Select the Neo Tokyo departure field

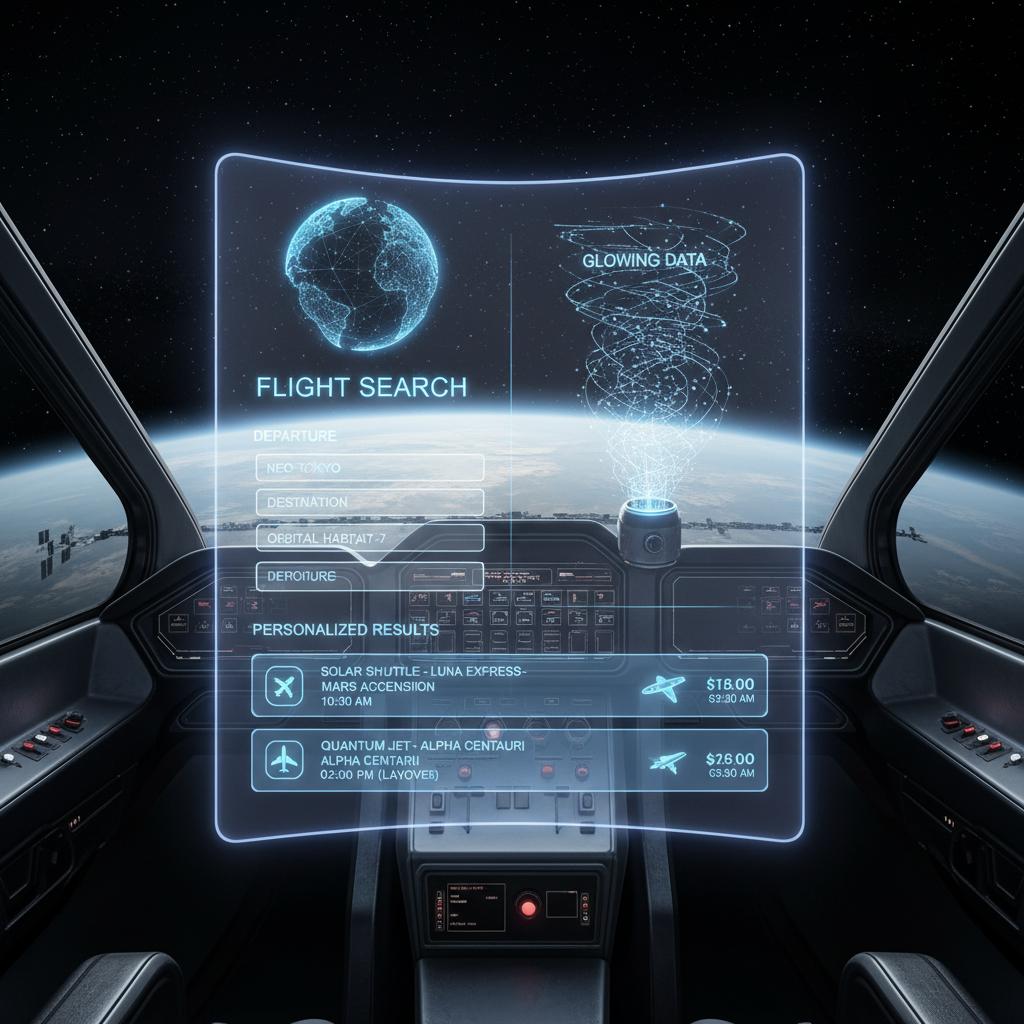369,467
